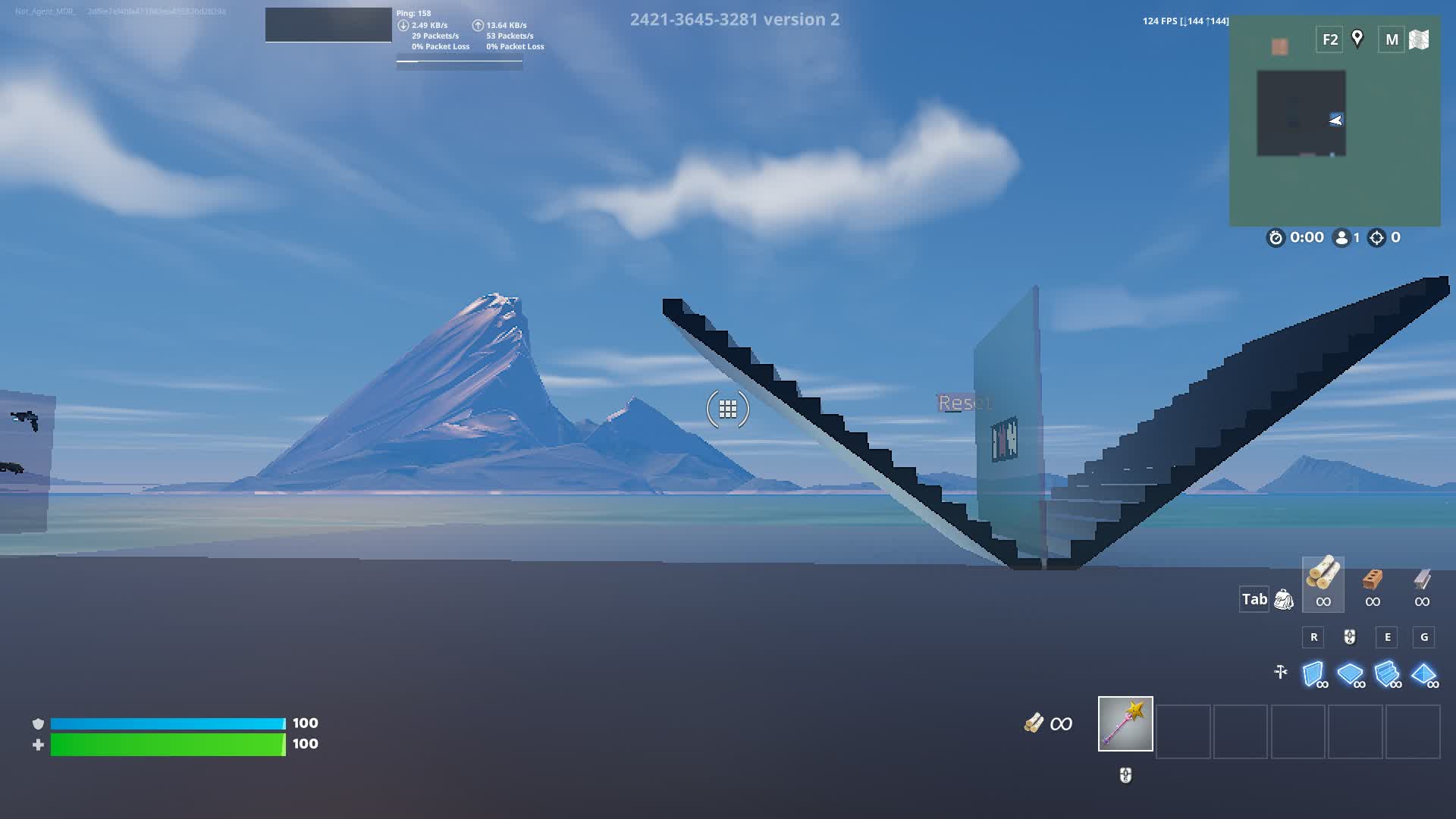Click the pickaxe tool icon beside the build pieces
Viewport: 1456px width, 819px height.
click(1282, 672)
